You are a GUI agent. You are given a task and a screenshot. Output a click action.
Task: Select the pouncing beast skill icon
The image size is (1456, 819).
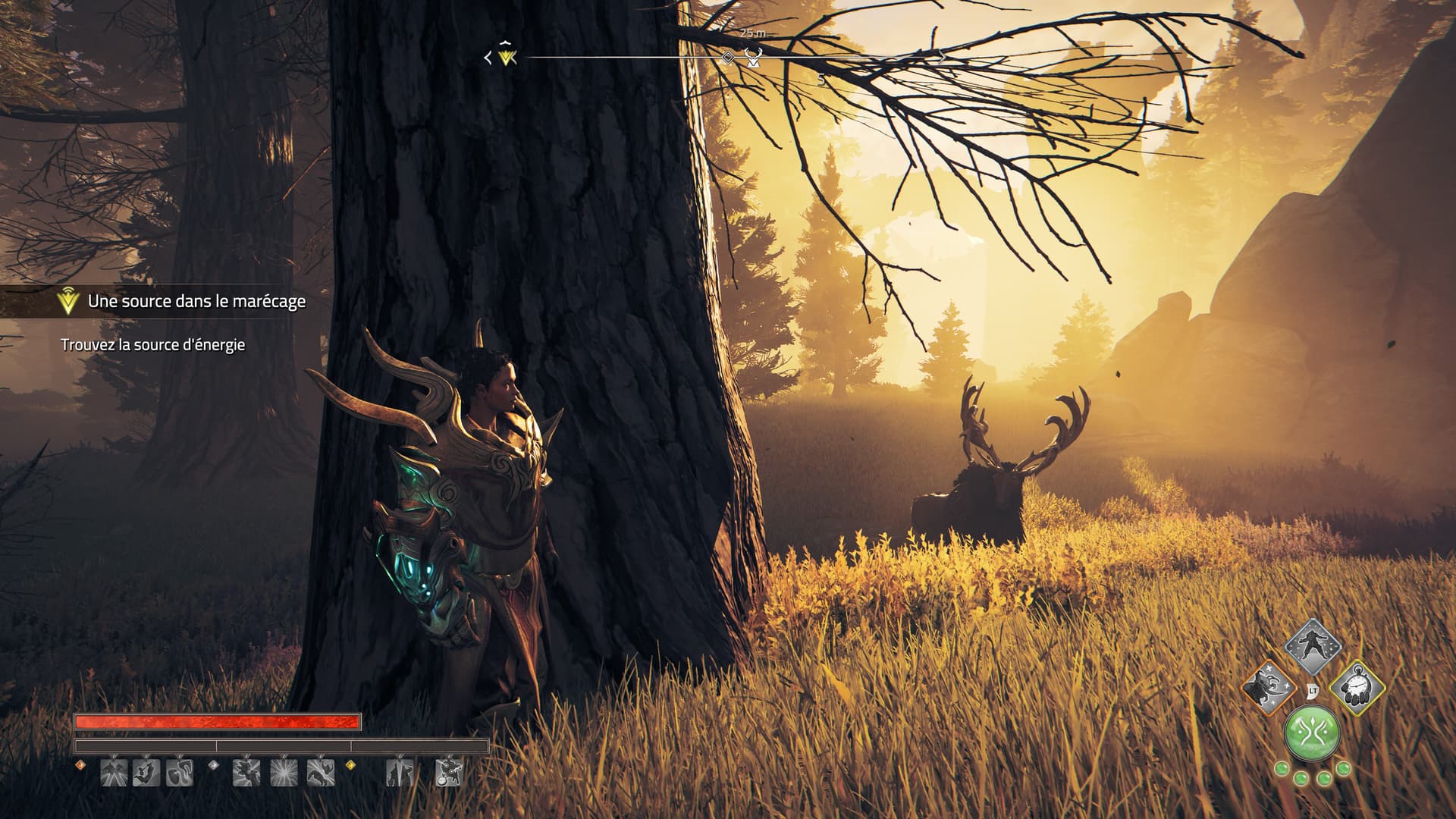(x=320, y=773)
